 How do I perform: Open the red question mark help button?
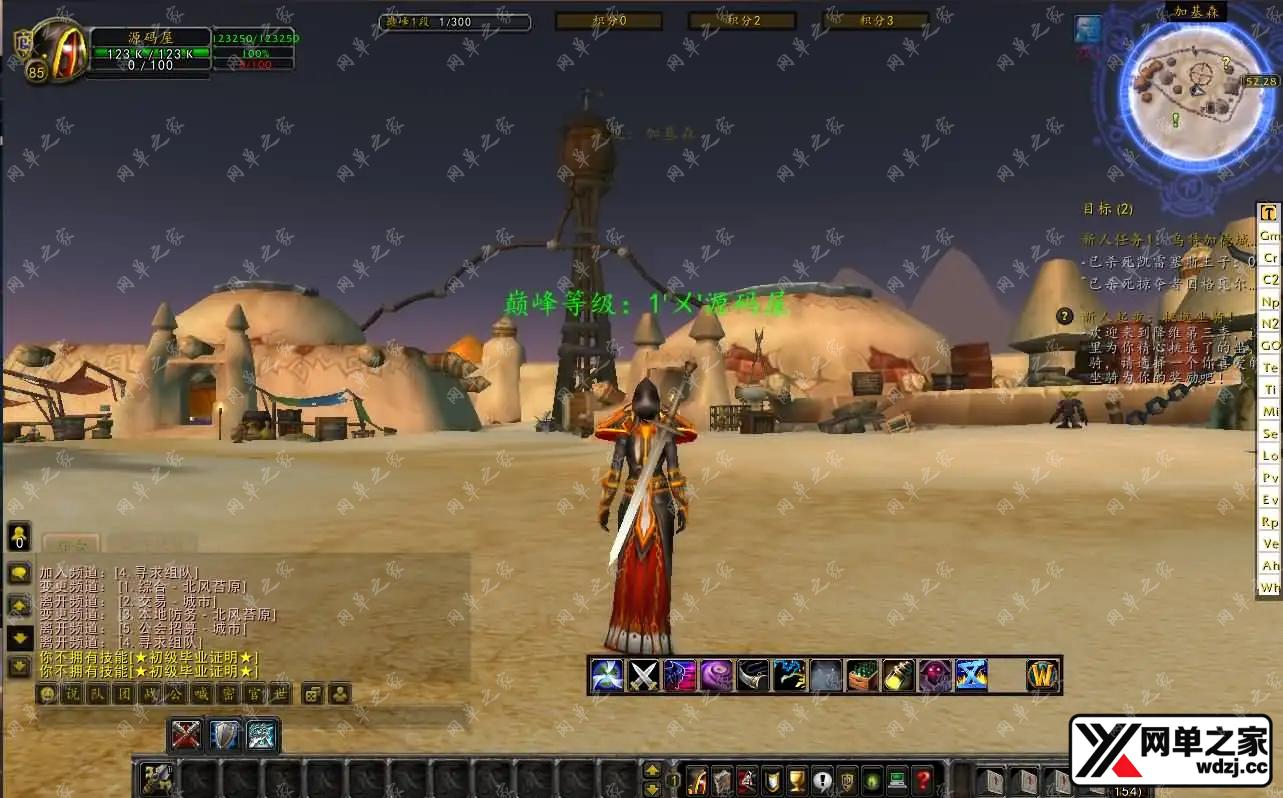pos(923,779)
